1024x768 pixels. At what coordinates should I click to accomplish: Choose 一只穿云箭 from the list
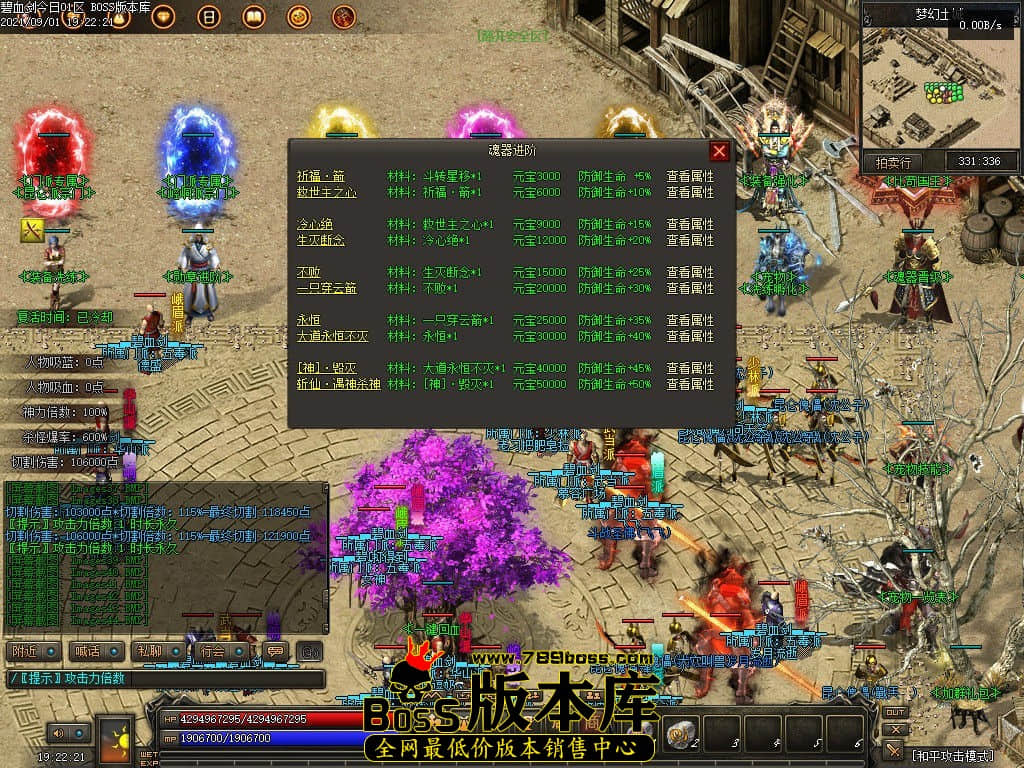326,288
